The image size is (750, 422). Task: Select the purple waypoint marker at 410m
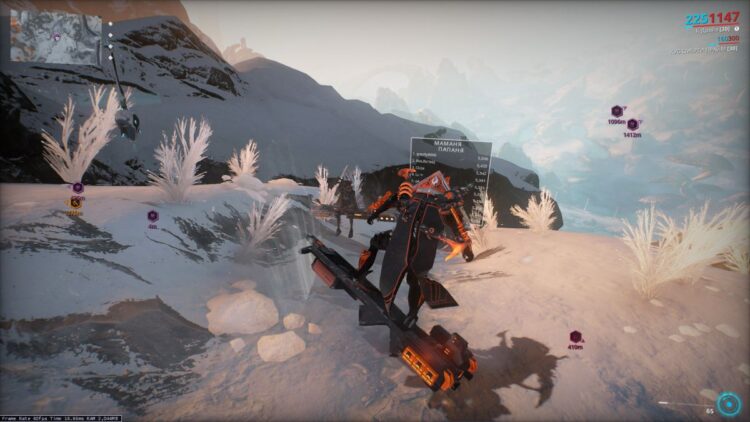tap(576, 338)
